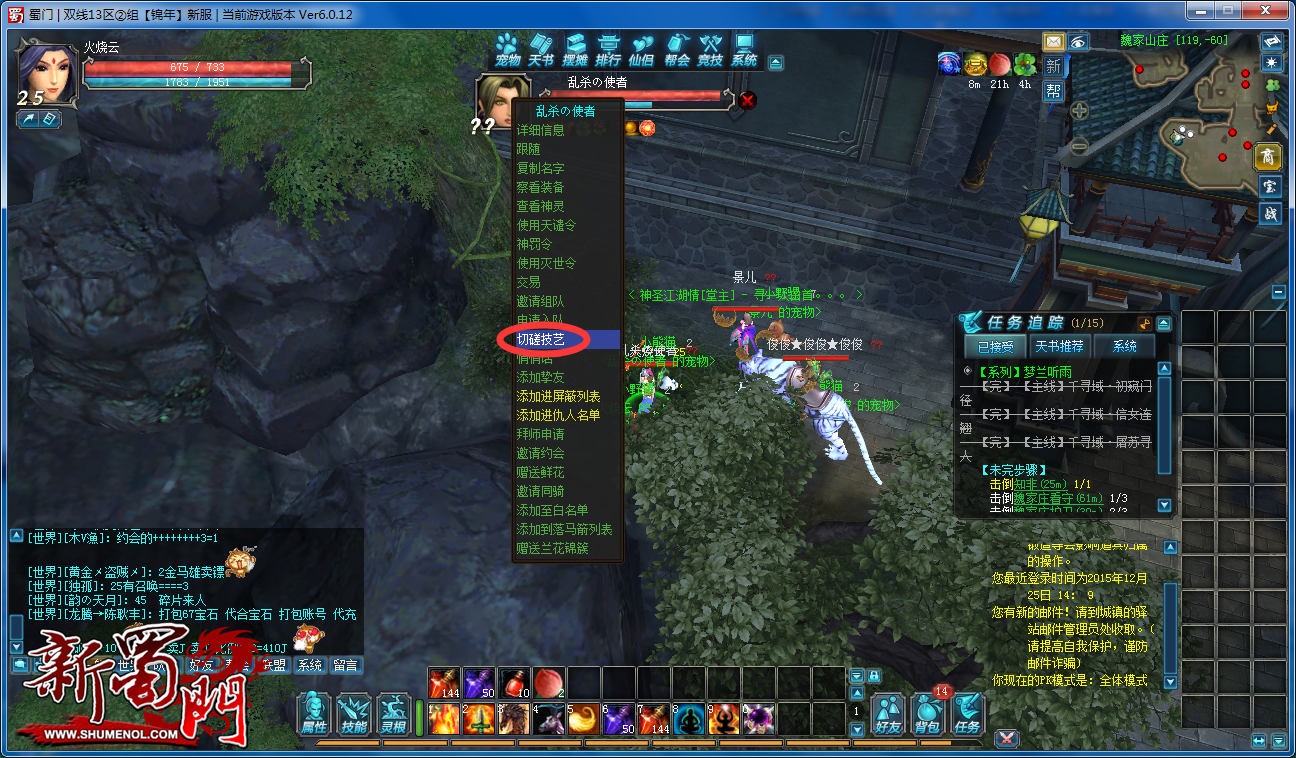The image size is (1296, 758).
Task: Open the 帮会 guild menu
Action: point(677,50)
